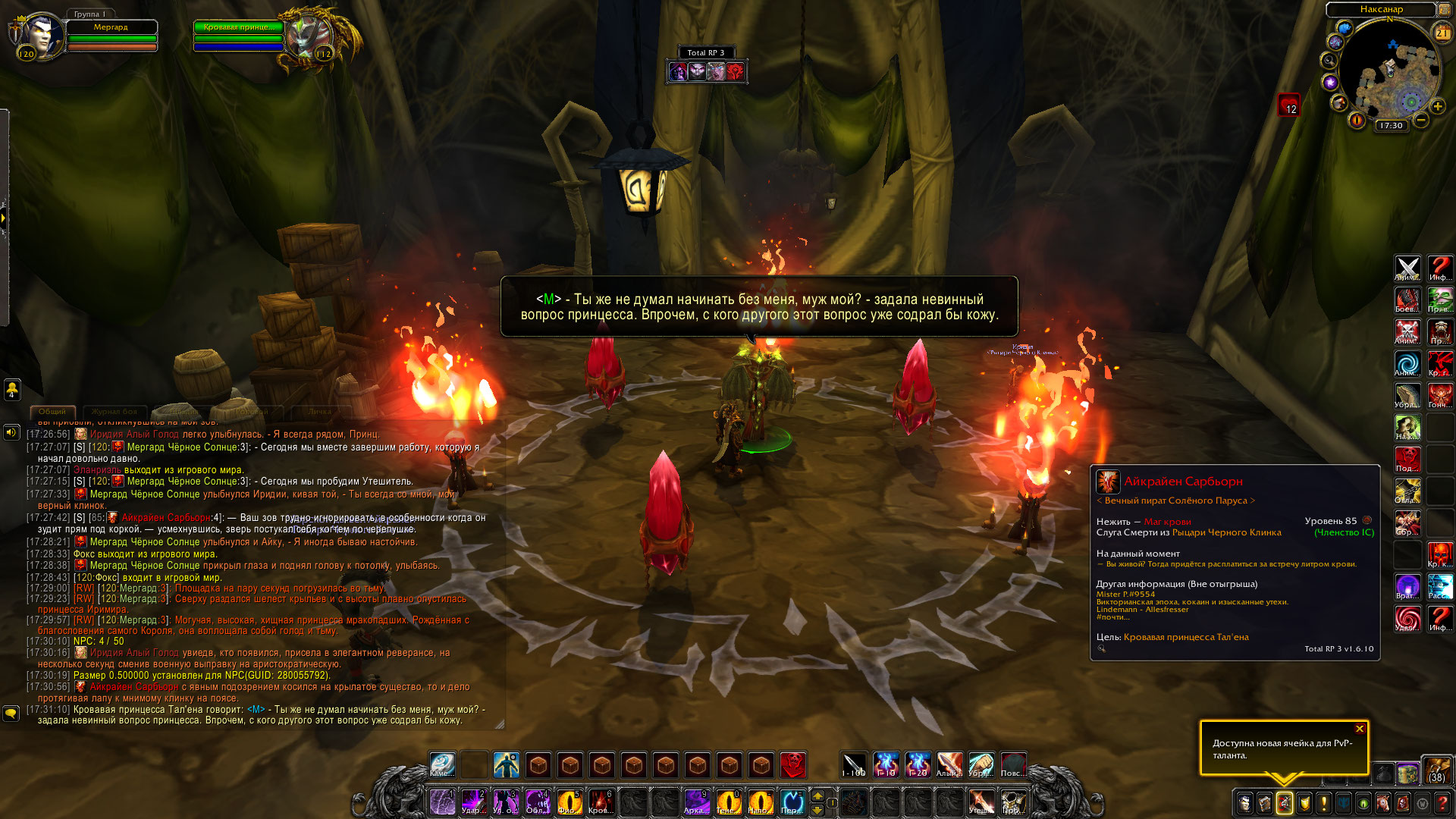The width and height of the screenshot is (1456, 819).
Task: Click the heart buff icon with 12
Action: (x=1288, y=105)
